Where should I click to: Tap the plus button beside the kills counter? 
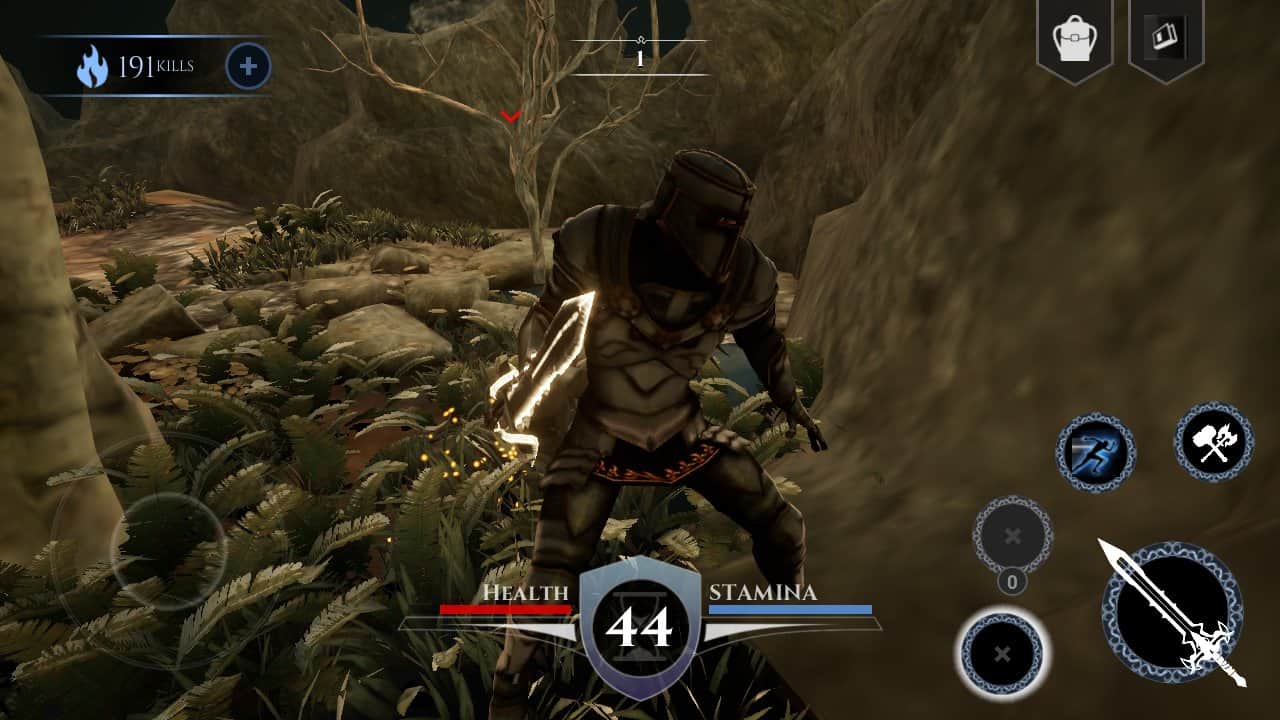249,67
